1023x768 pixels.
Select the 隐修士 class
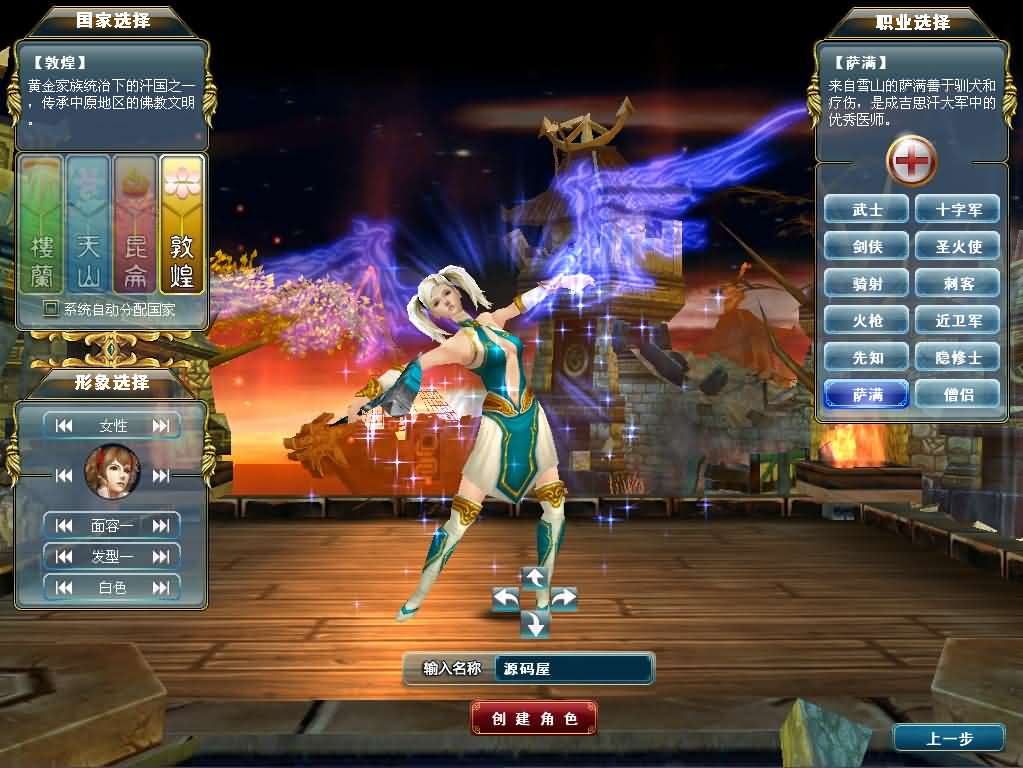957,357
